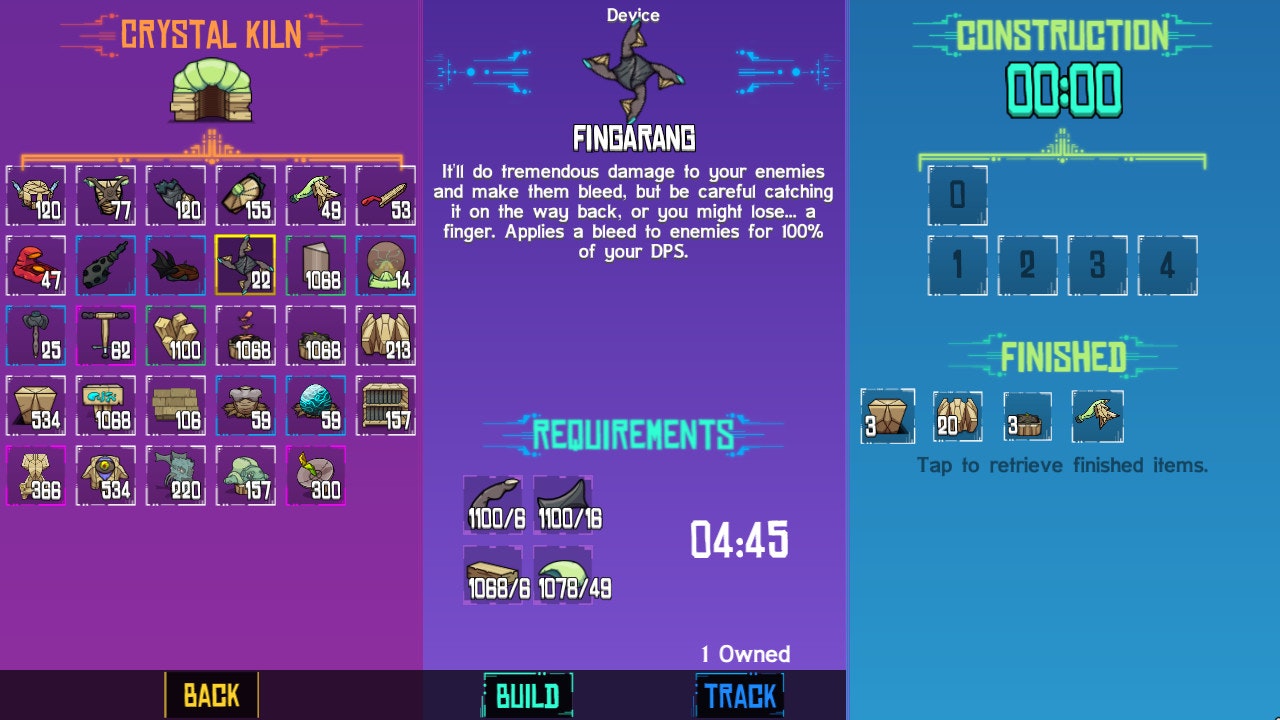Select the red helmet item costing 47
Screen dimensions: 1280x720
tap(37, 265)
